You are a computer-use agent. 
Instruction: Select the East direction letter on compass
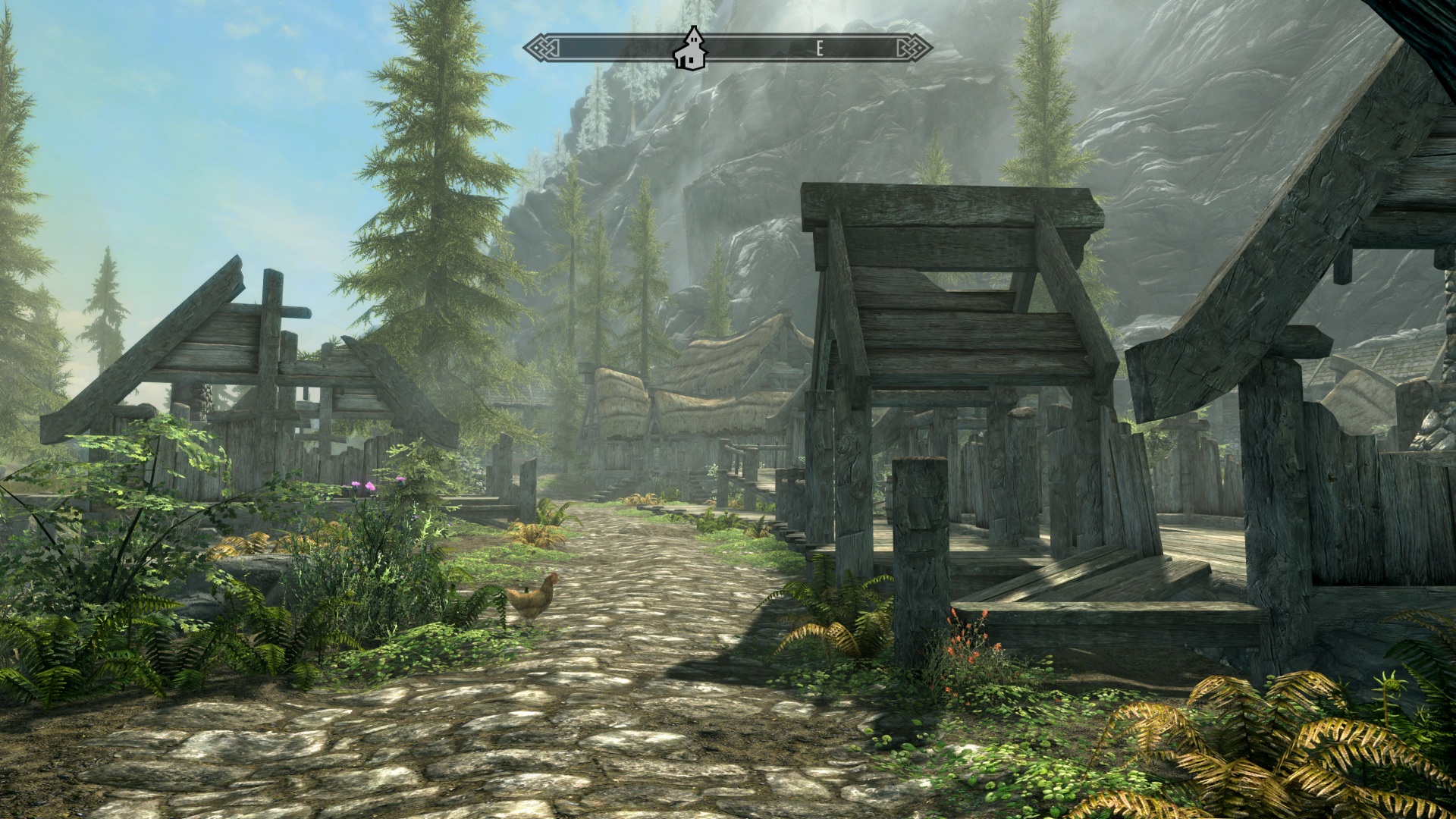tap(819, 49)
